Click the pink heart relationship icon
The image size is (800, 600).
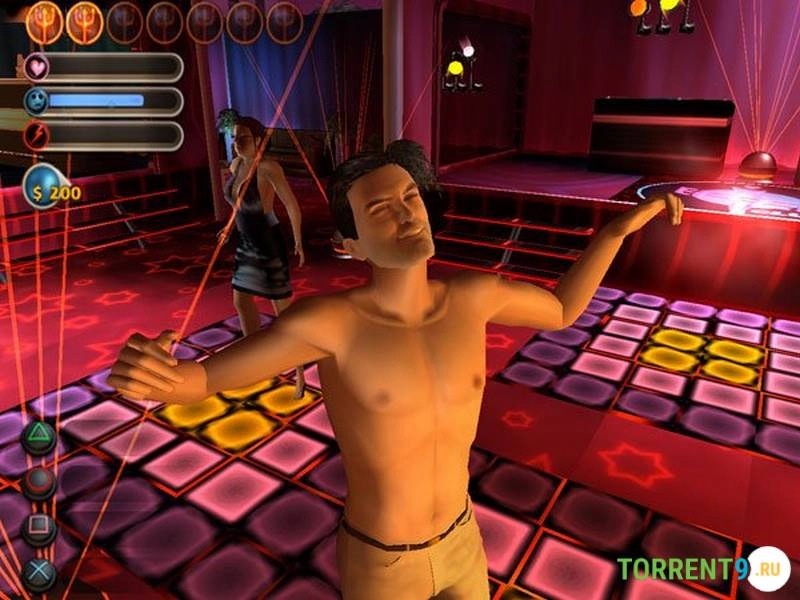tap(35, 67)
